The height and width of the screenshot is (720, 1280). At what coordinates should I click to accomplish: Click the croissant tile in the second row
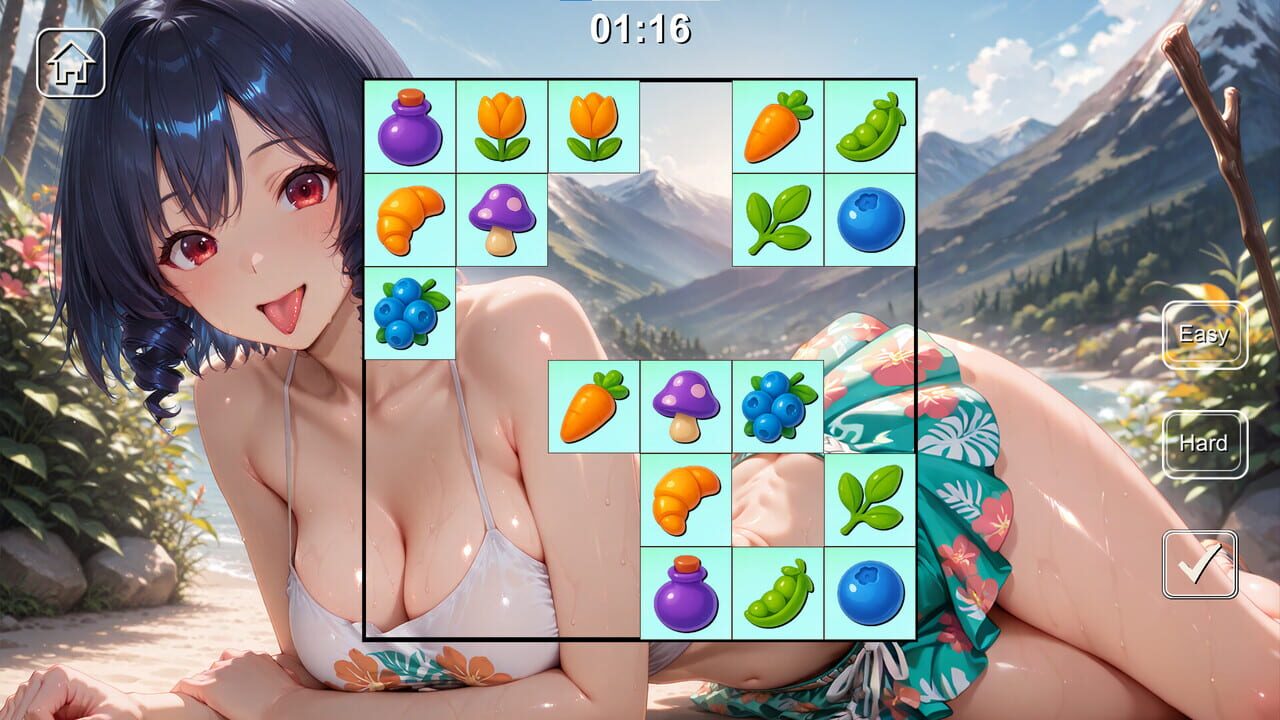tap(410, 220)
